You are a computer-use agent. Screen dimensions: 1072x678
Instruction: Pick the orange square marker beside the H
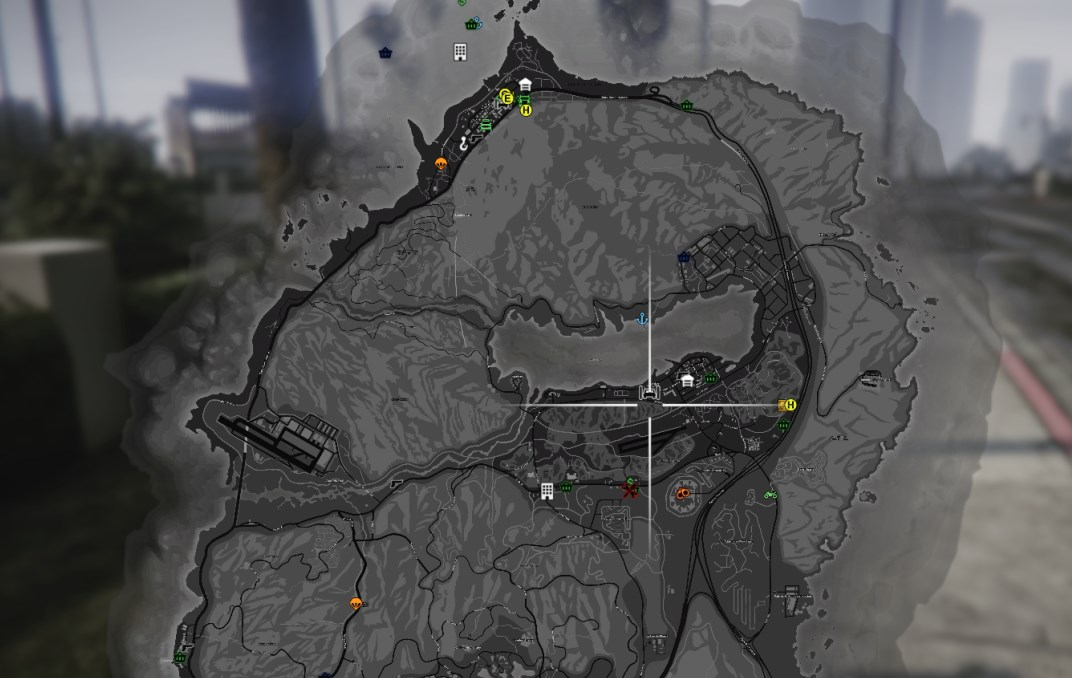pyautogui.click(x=781, y=405)
